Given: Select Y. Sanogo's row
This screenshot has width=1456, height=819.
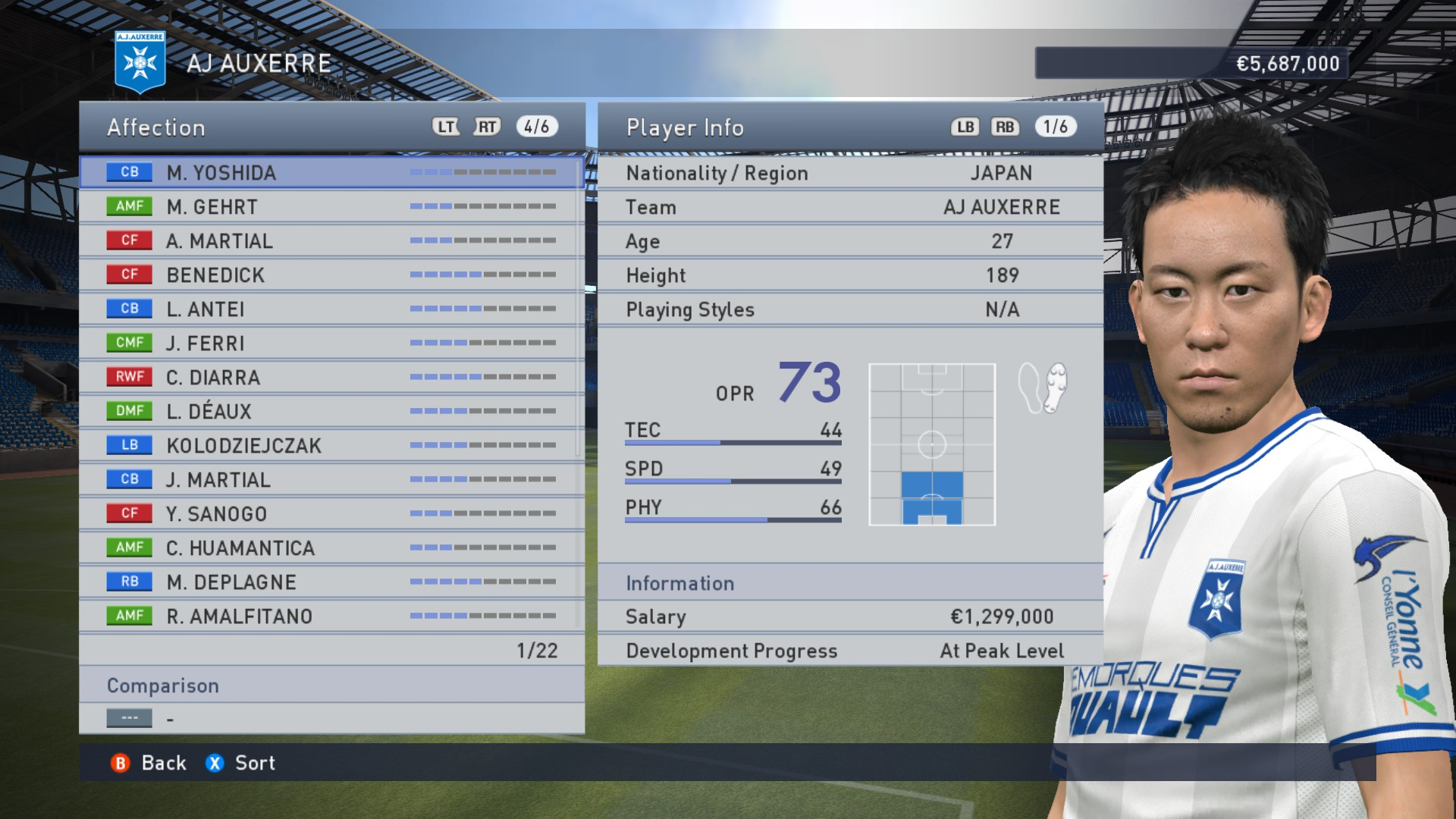Looking at the screenshot, I should tap(331, 514).
